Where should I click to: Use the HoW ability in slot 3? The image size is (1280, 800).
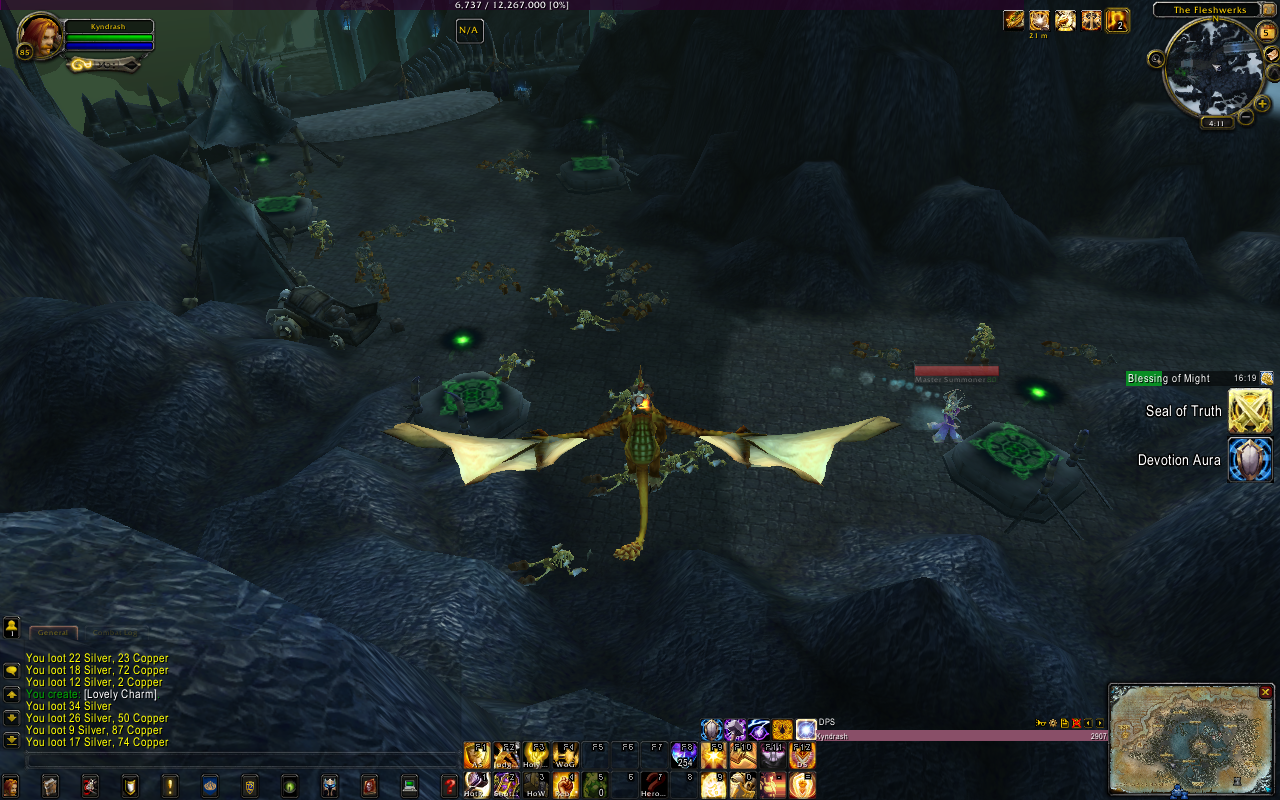[x=537, y=784]
